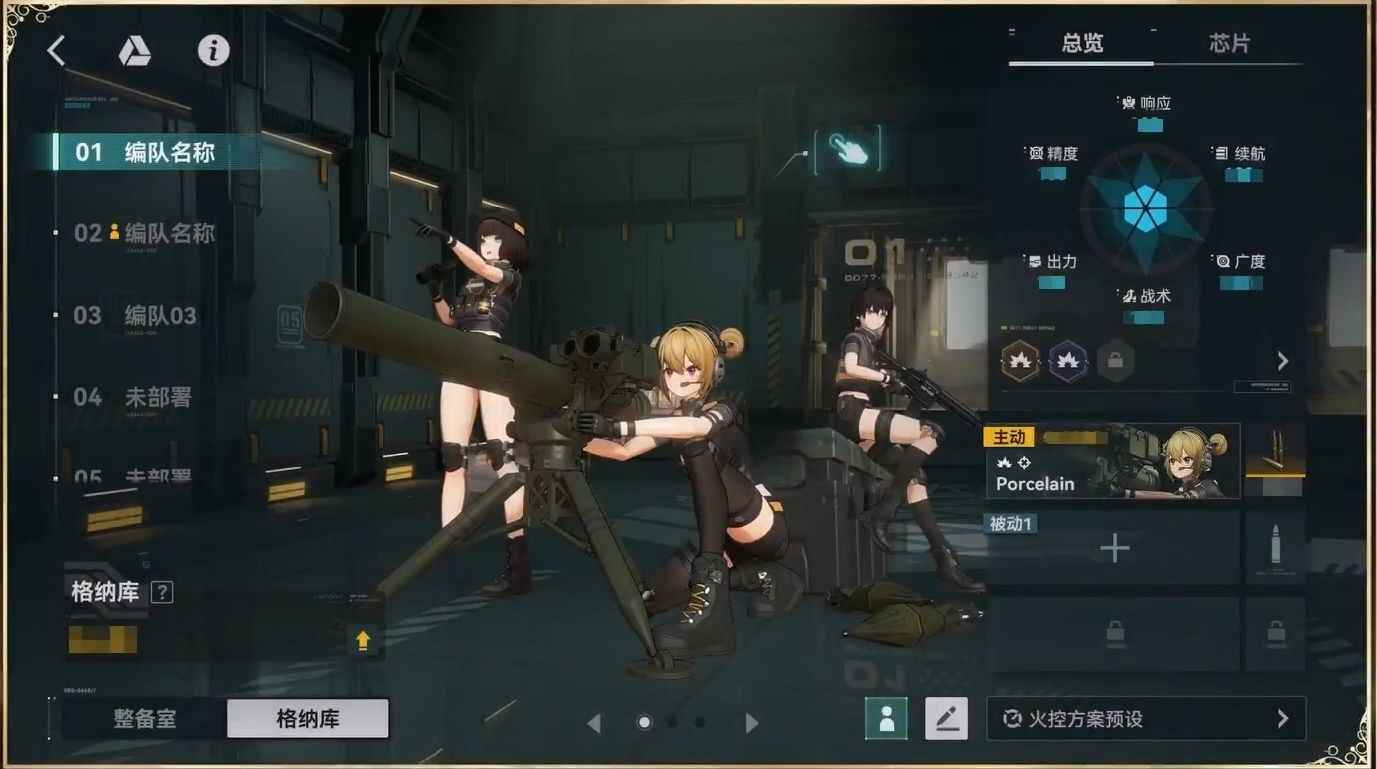Select the character portrait view button
This screenshot has height=769, width=1377.
click(x=886, y=718)
